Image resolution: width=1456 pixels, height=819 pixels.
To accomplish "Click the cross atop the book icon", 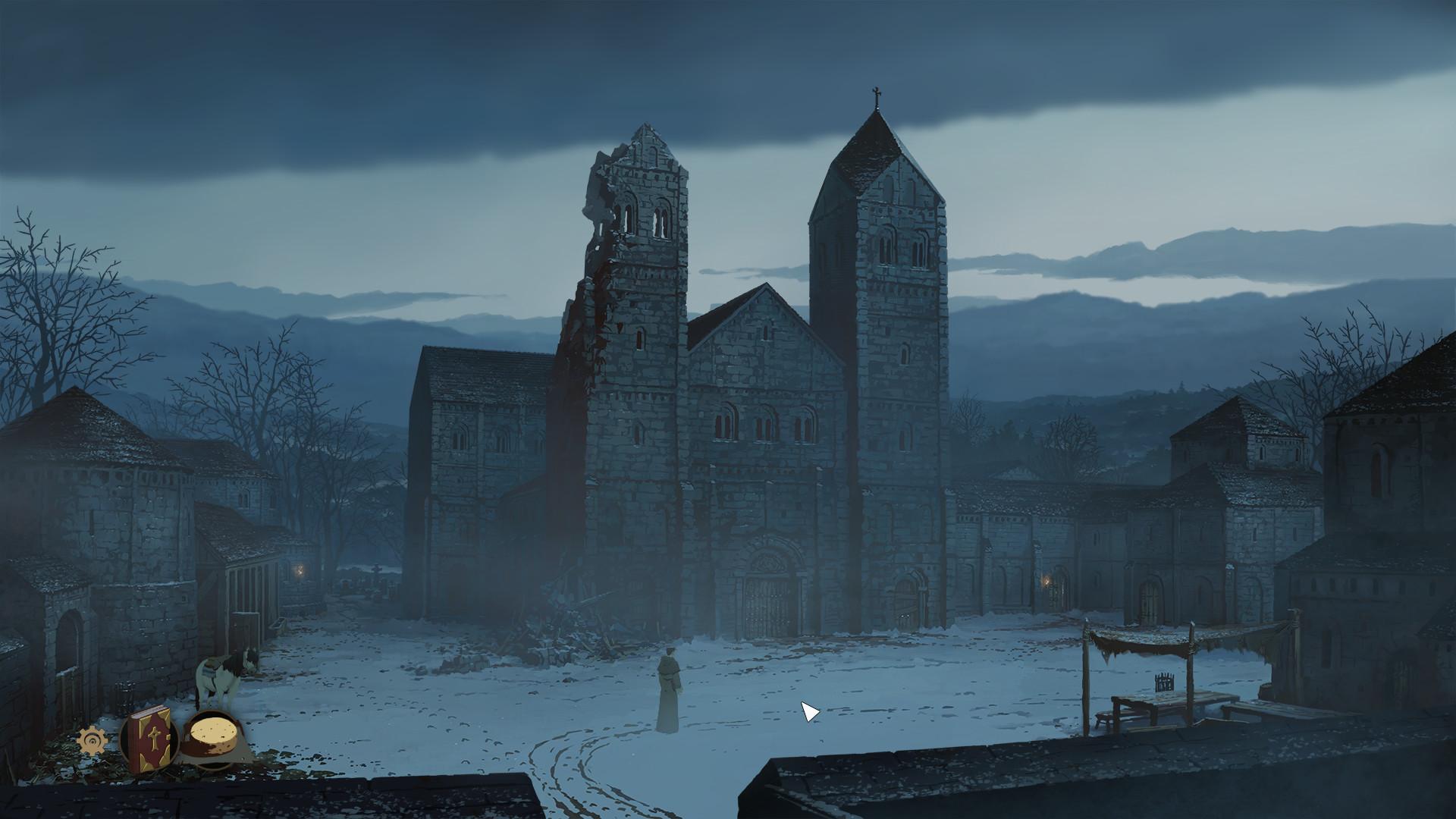I will coord(153,738).
